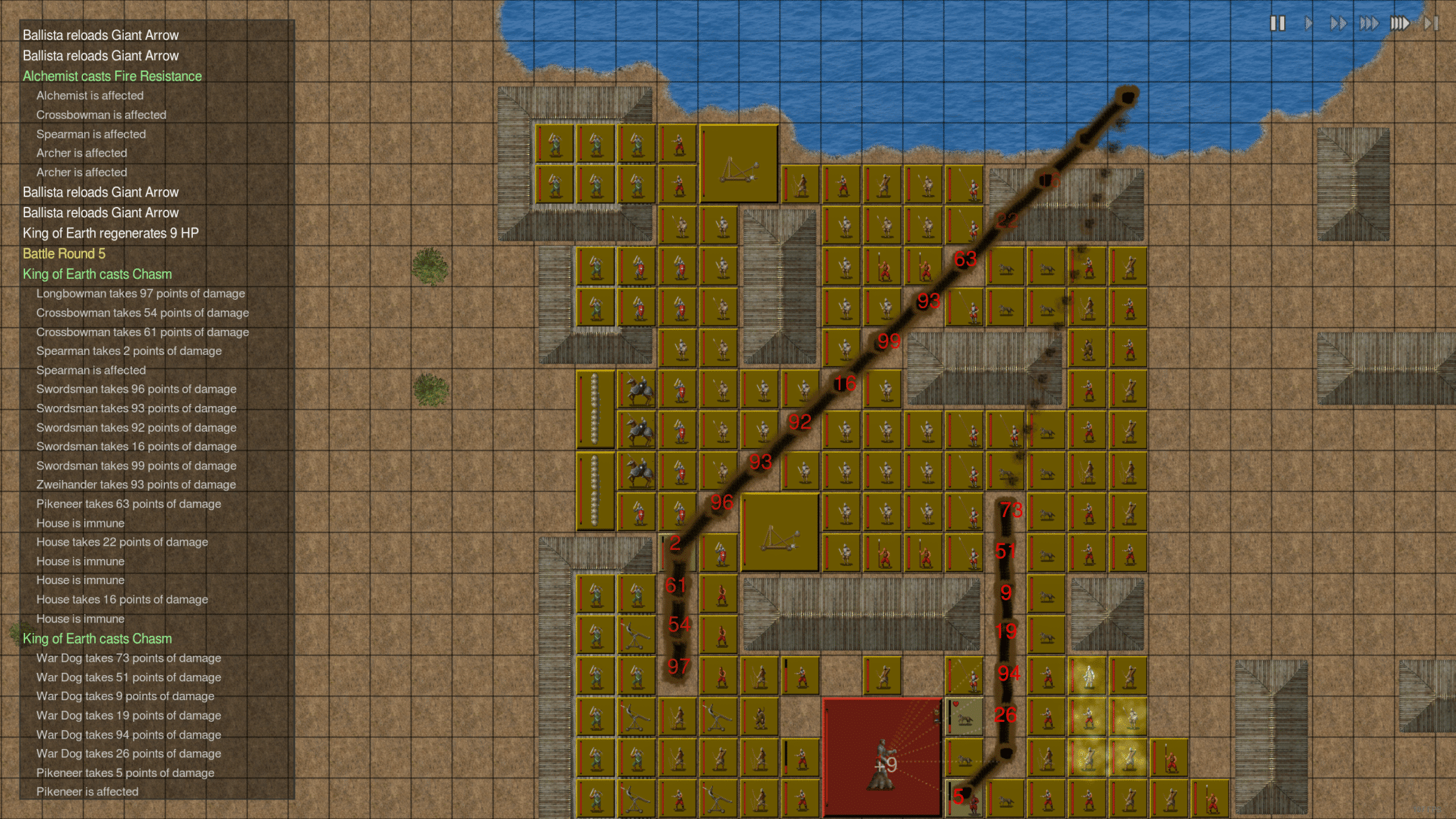
Task: Activate double-speed fast forward
Action: click(1339, 23)
